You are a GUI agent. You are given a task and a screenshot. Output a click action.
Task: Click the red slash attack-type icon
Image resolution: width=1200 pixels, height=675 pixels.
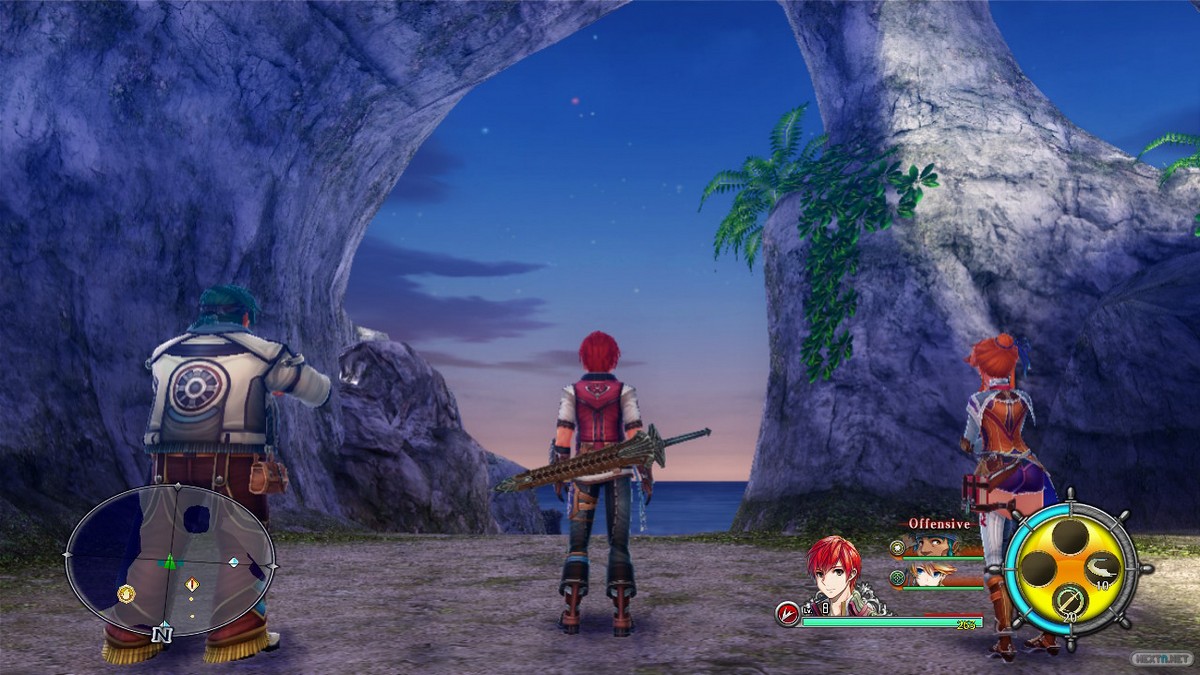[788, 614]
